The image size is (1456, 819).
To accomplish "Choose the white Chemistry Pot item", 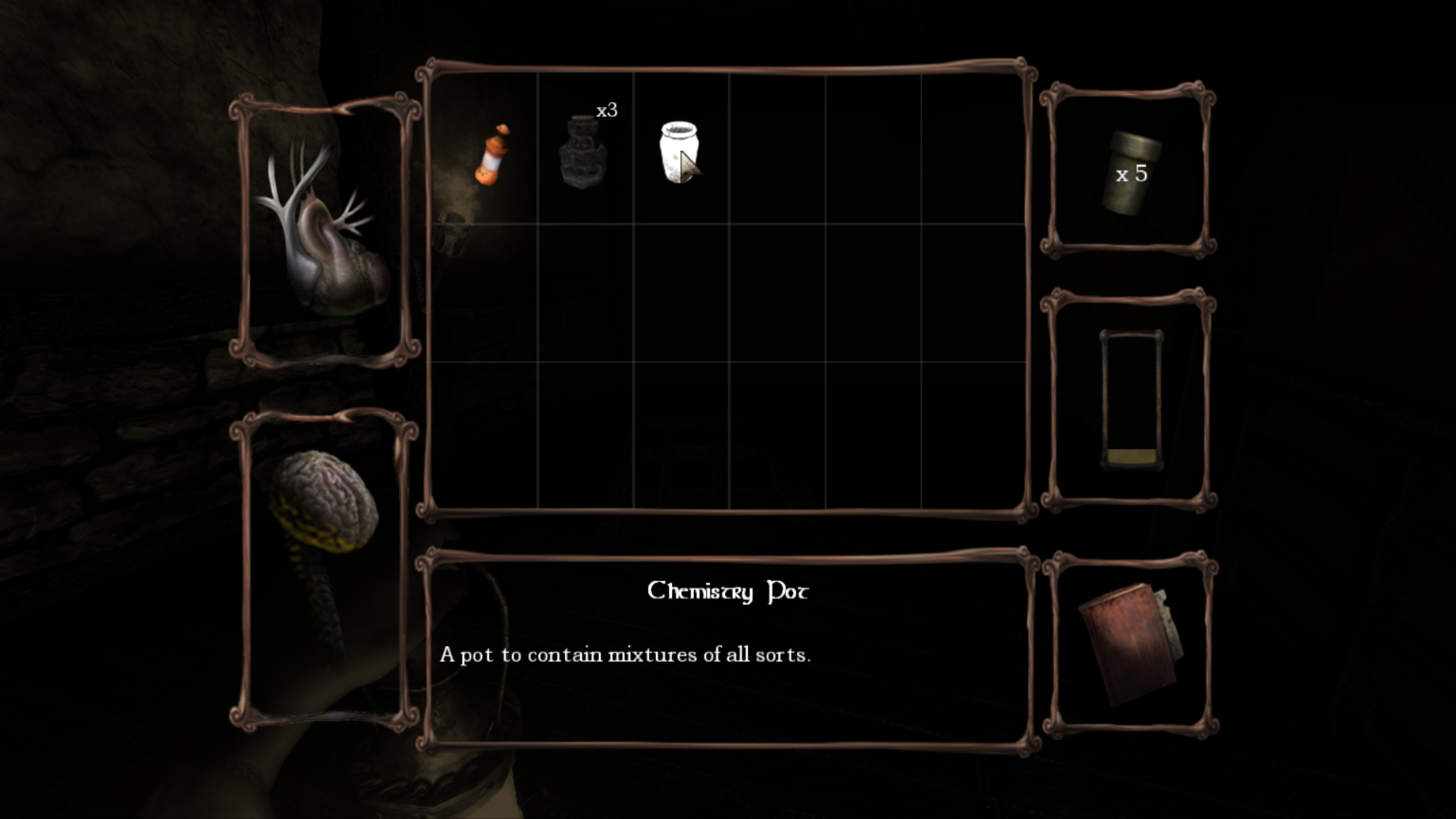I will coord(678,152).
